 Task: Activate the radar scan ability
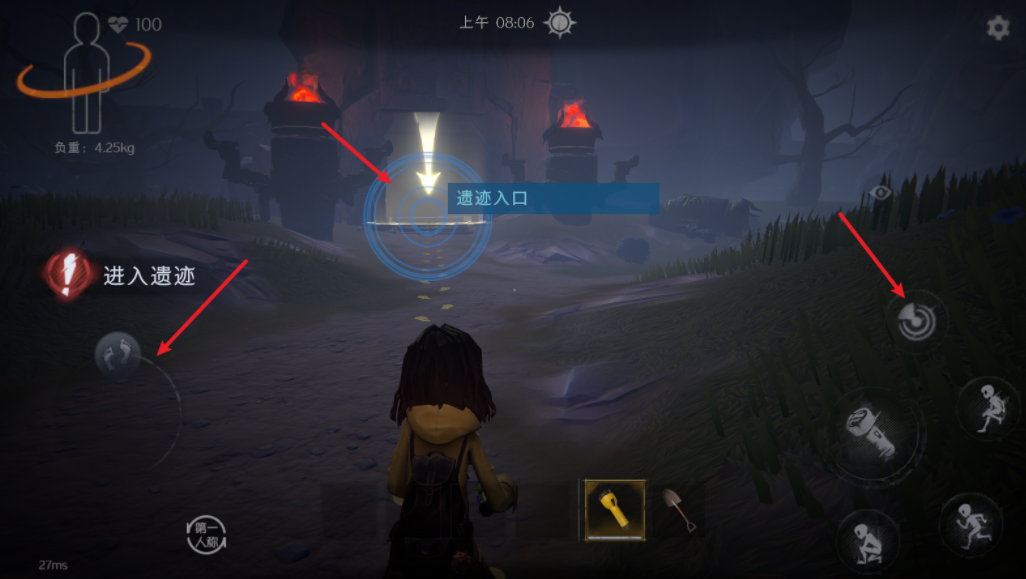tap(917, 320)
